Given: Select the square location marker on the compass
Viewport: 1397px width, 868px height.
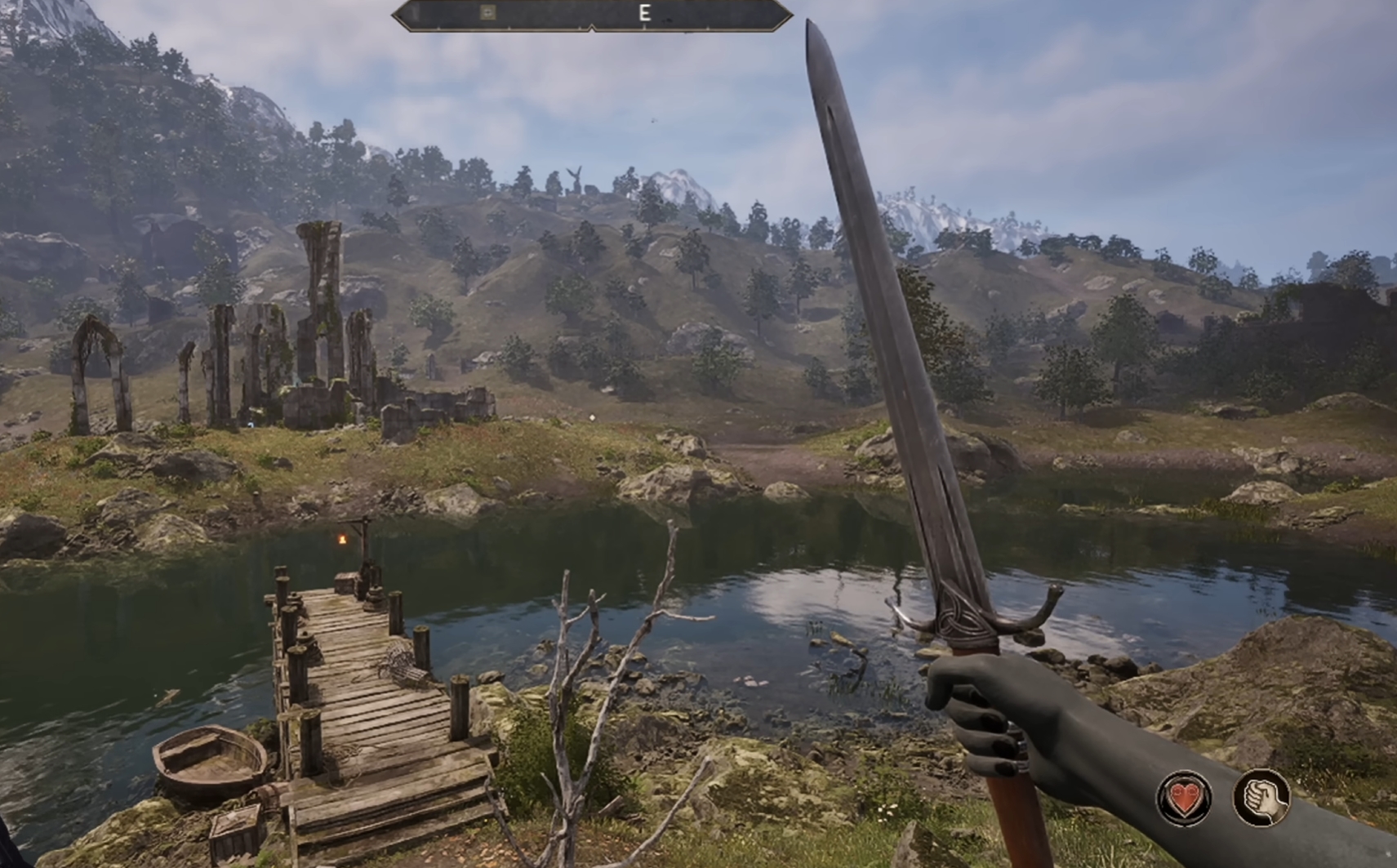Looking at the screenshot, I should coord(487,12).
